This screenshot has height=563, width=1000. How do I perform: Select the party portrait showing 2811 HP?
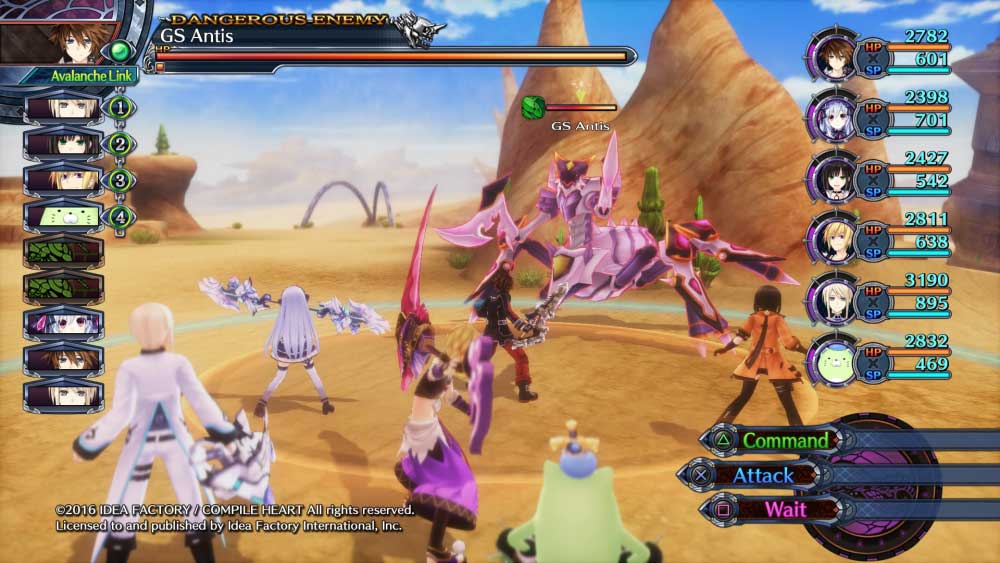click(x=833, y=239)
